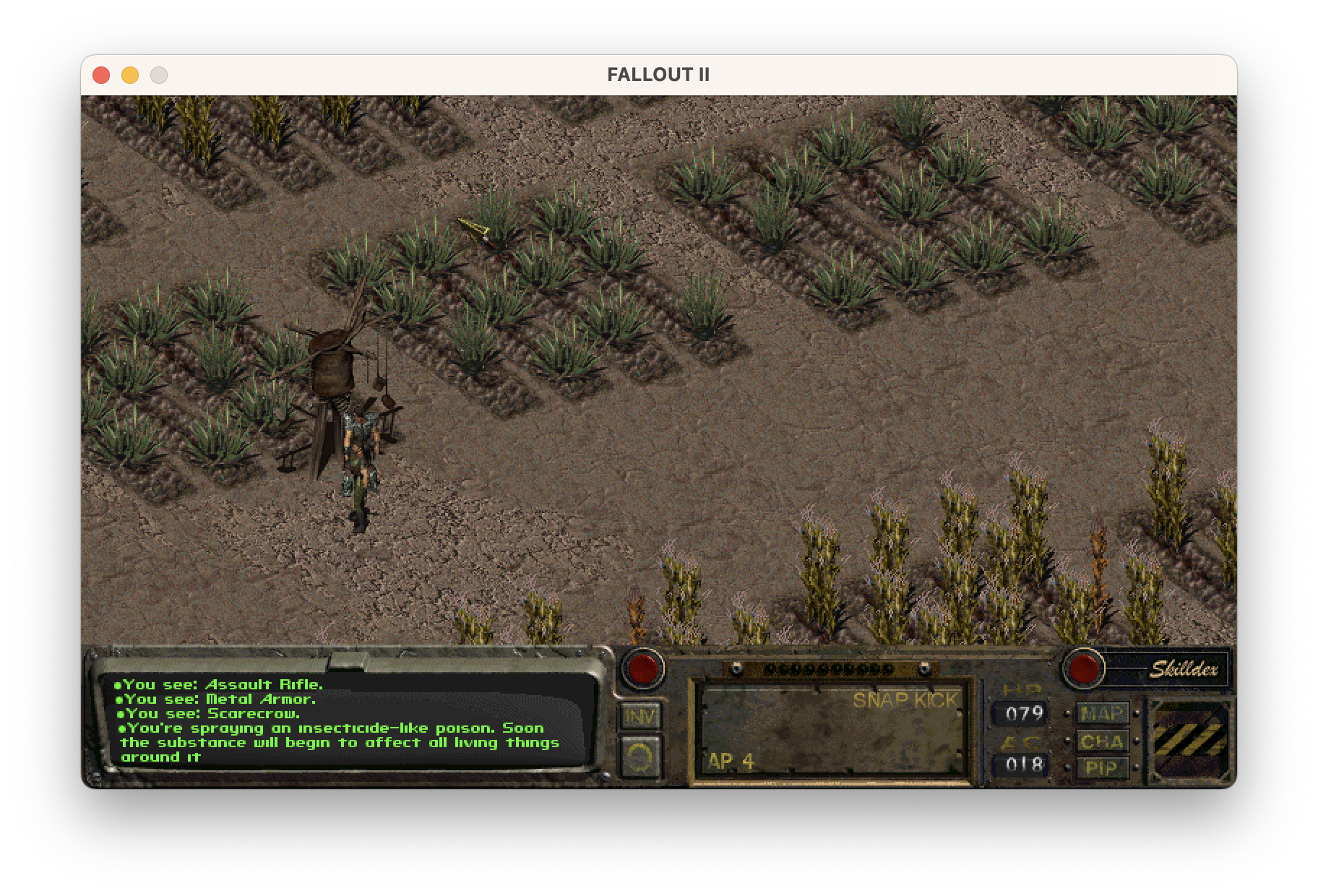Viewport: 1318px width, 896px height.
Task: Show the CHA character sheet
Action: pos(1102,741)
